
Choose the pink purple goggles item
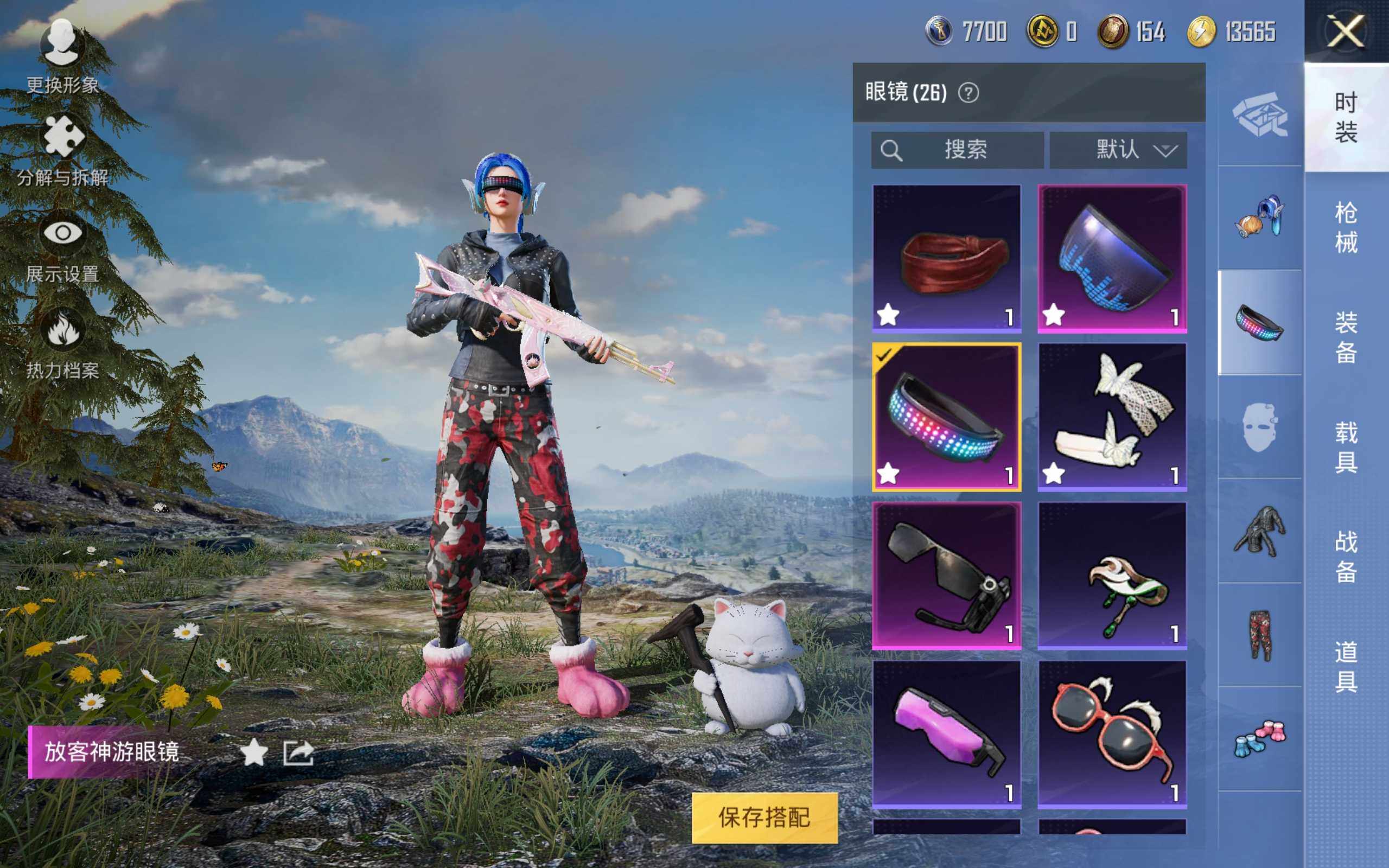[946, 734]
